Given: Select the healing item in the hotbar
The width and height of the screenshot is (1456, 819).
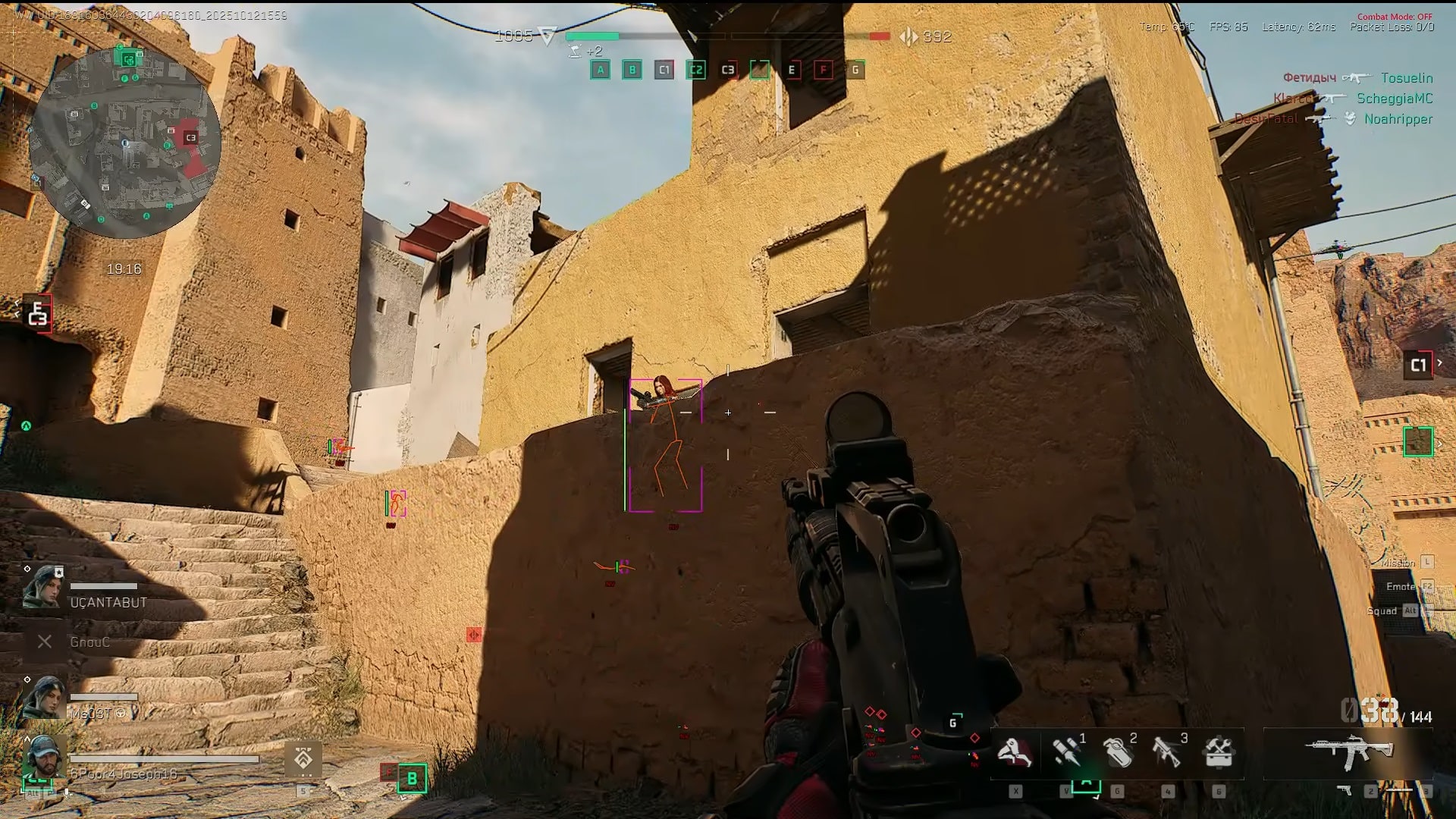Looking at the screenshot, I should [1016, 755].
